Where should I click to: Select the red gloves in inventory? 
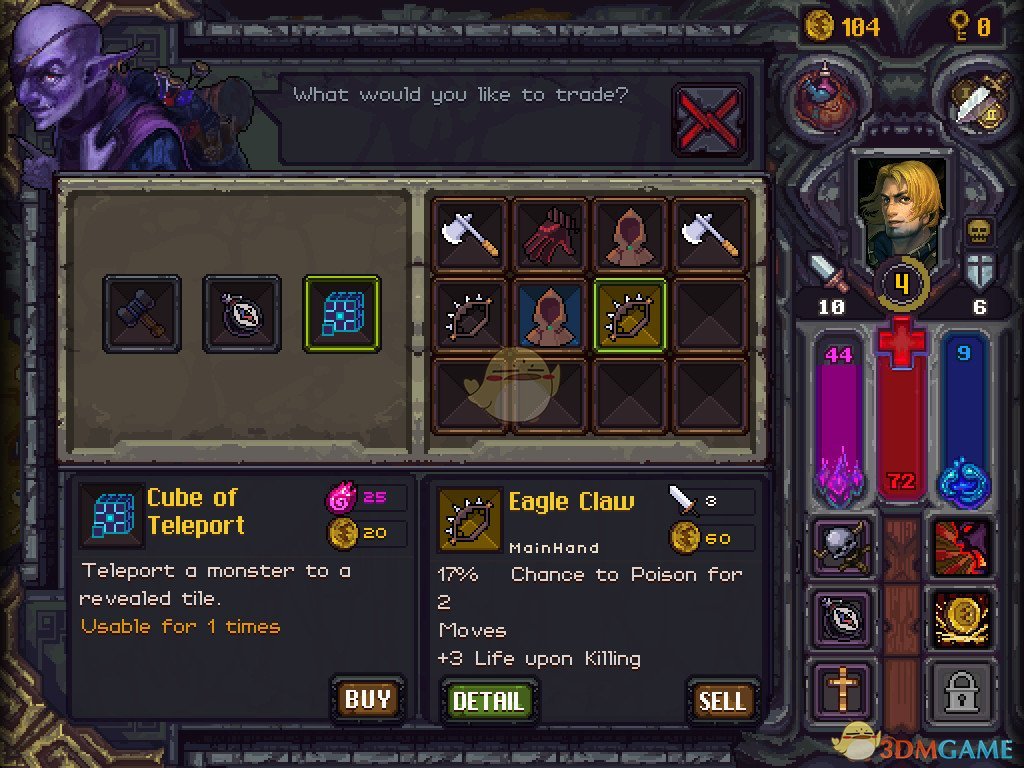[x=551, y=234]
